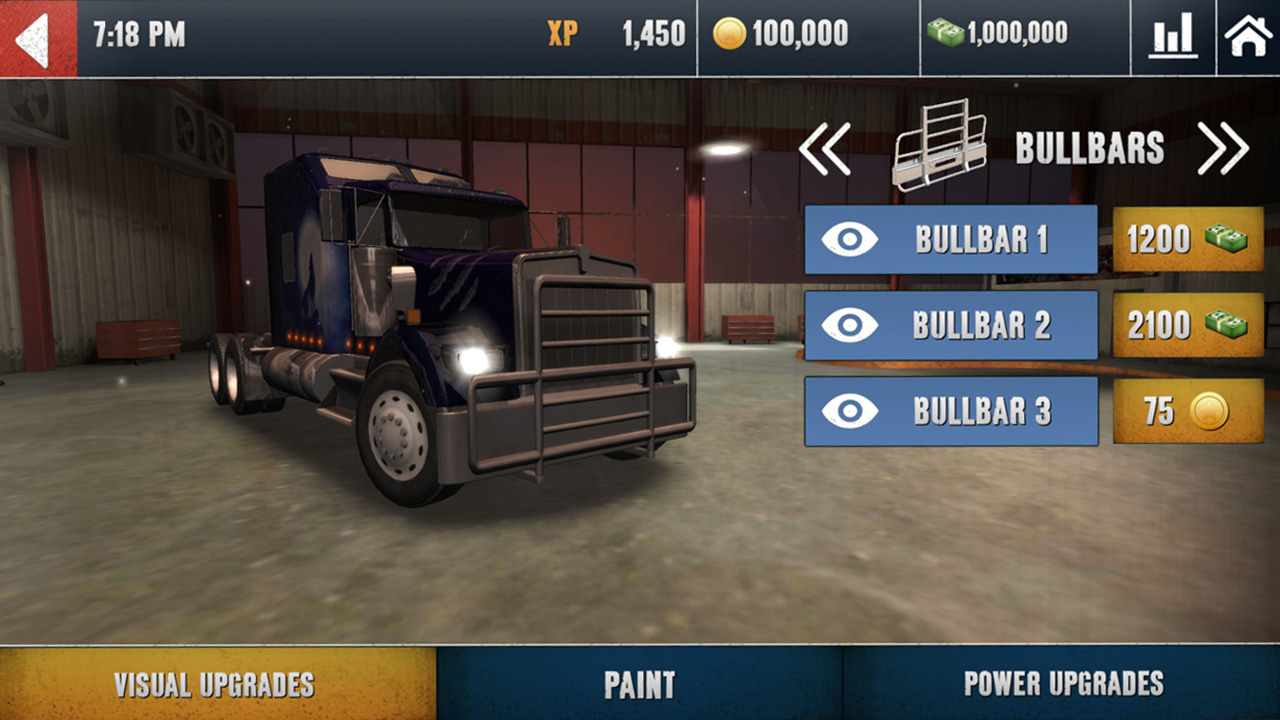Buy Bullbar 2 for 2100 cash
1280x720 pixels.
[x=1187, y=326]
